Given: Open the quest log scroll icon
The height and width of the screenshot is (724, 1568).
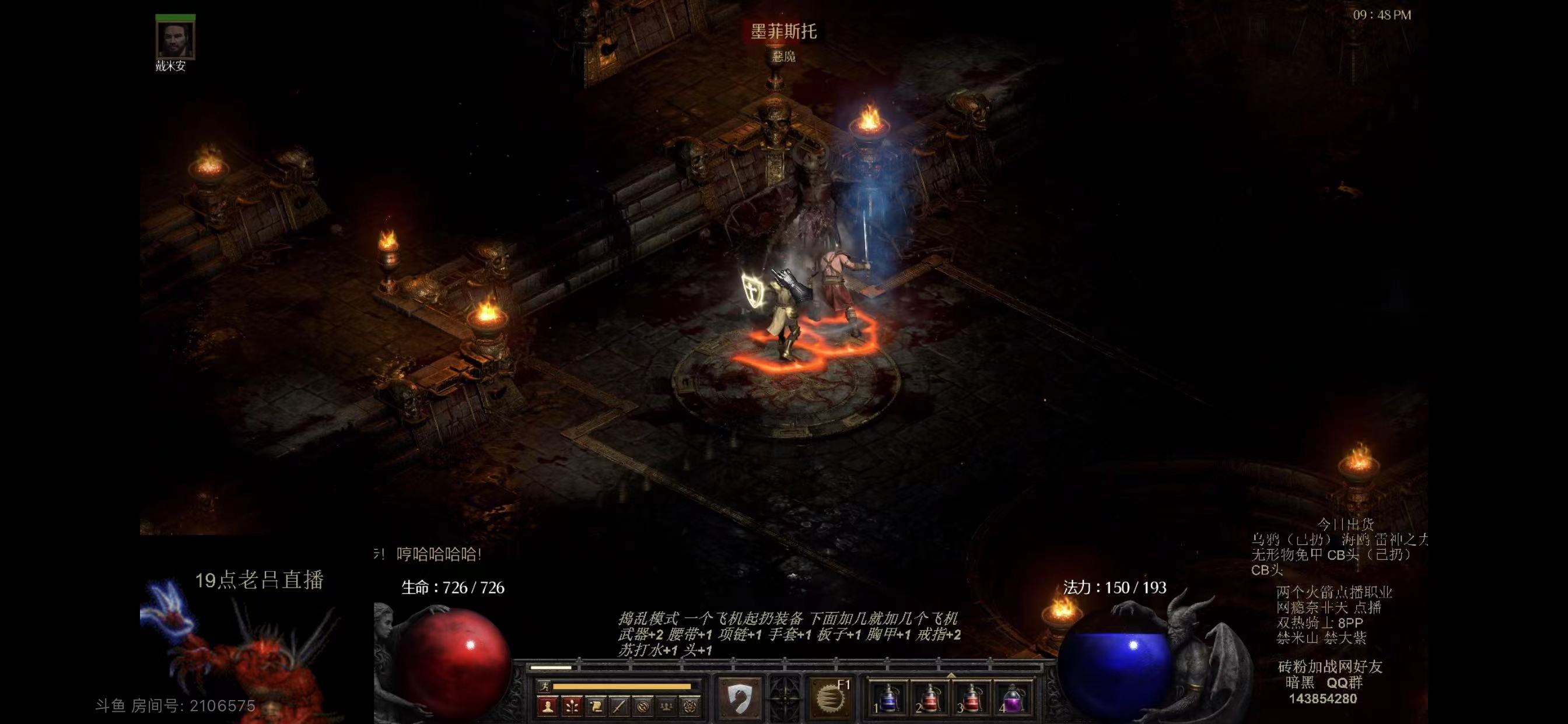Looking at the screenshot, I should (596, 707).
